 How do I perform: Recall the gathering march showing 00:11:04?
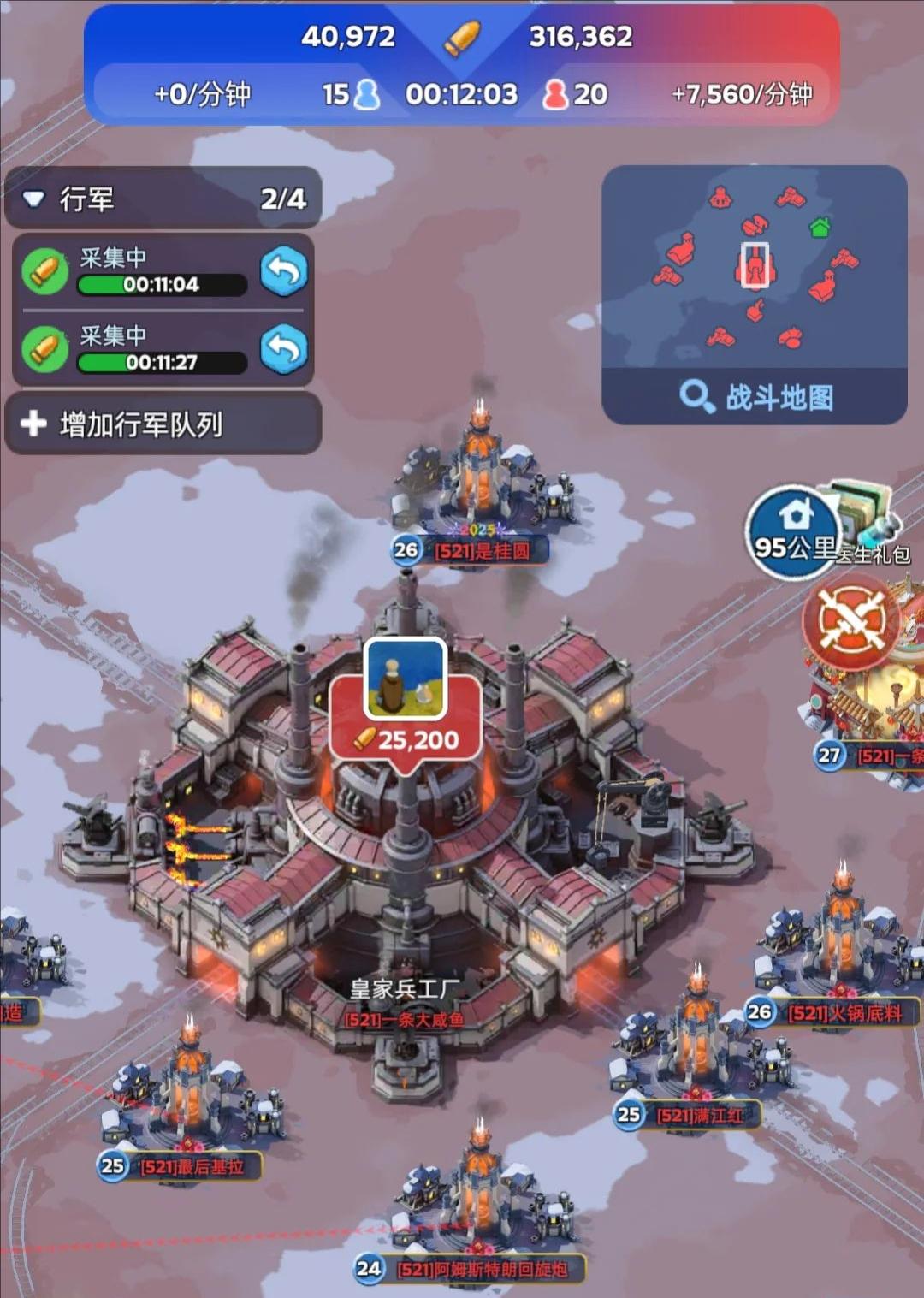[x=284, y=271]
